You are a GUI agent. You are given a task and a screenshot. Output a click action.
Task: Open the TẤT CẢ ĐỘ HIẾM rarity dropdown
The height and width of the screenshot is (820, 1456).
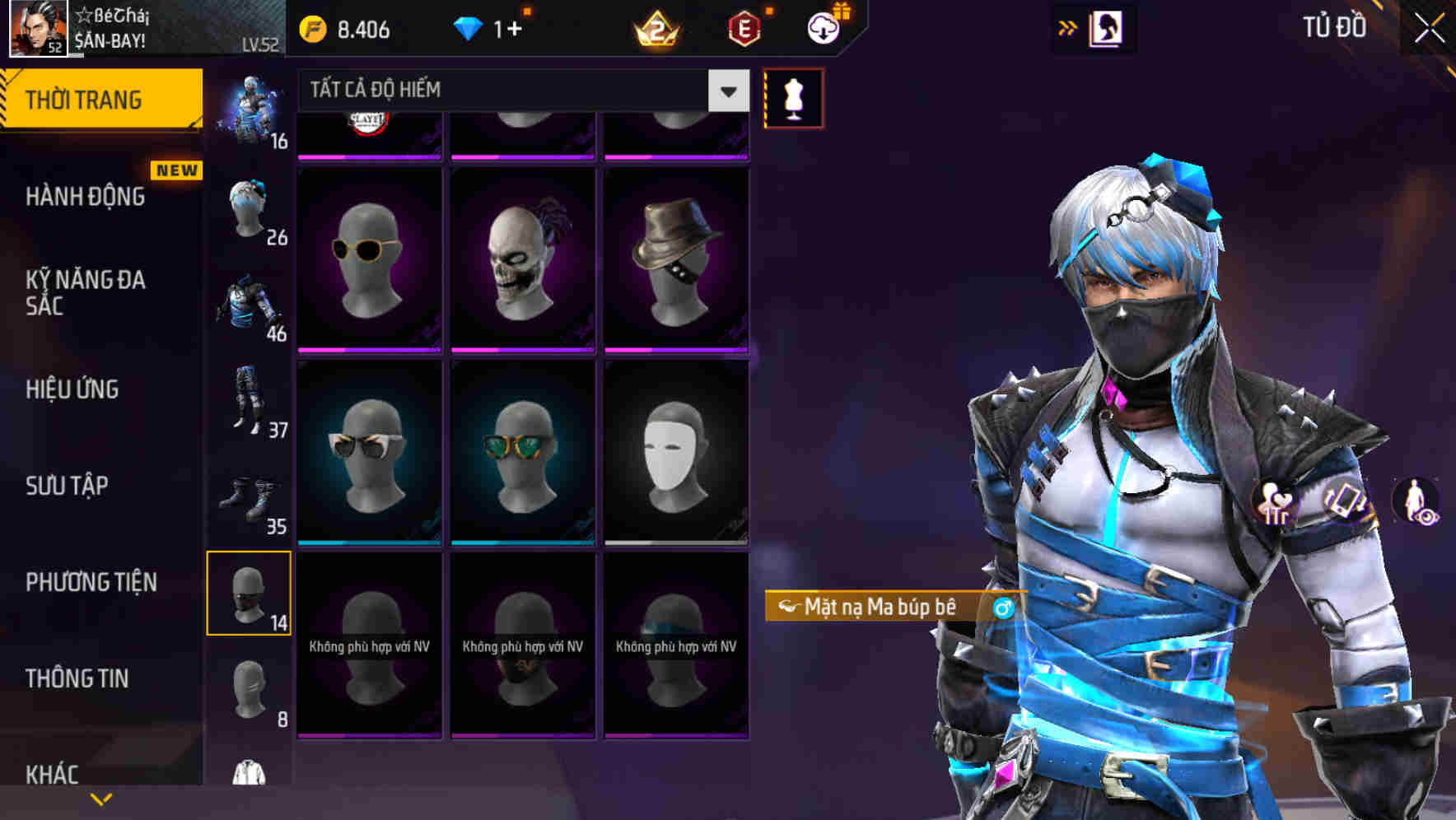click(x=519, y=91)
